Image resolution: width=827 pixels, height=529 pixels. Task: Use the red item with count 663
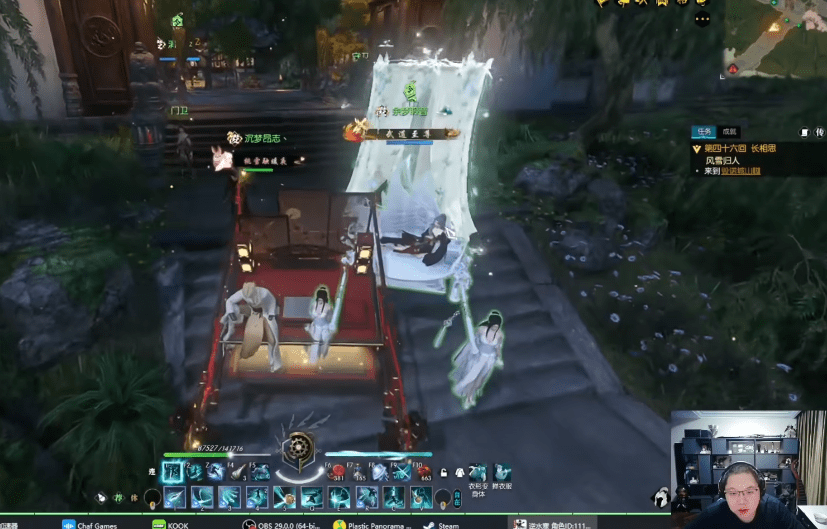coord(423,473)
